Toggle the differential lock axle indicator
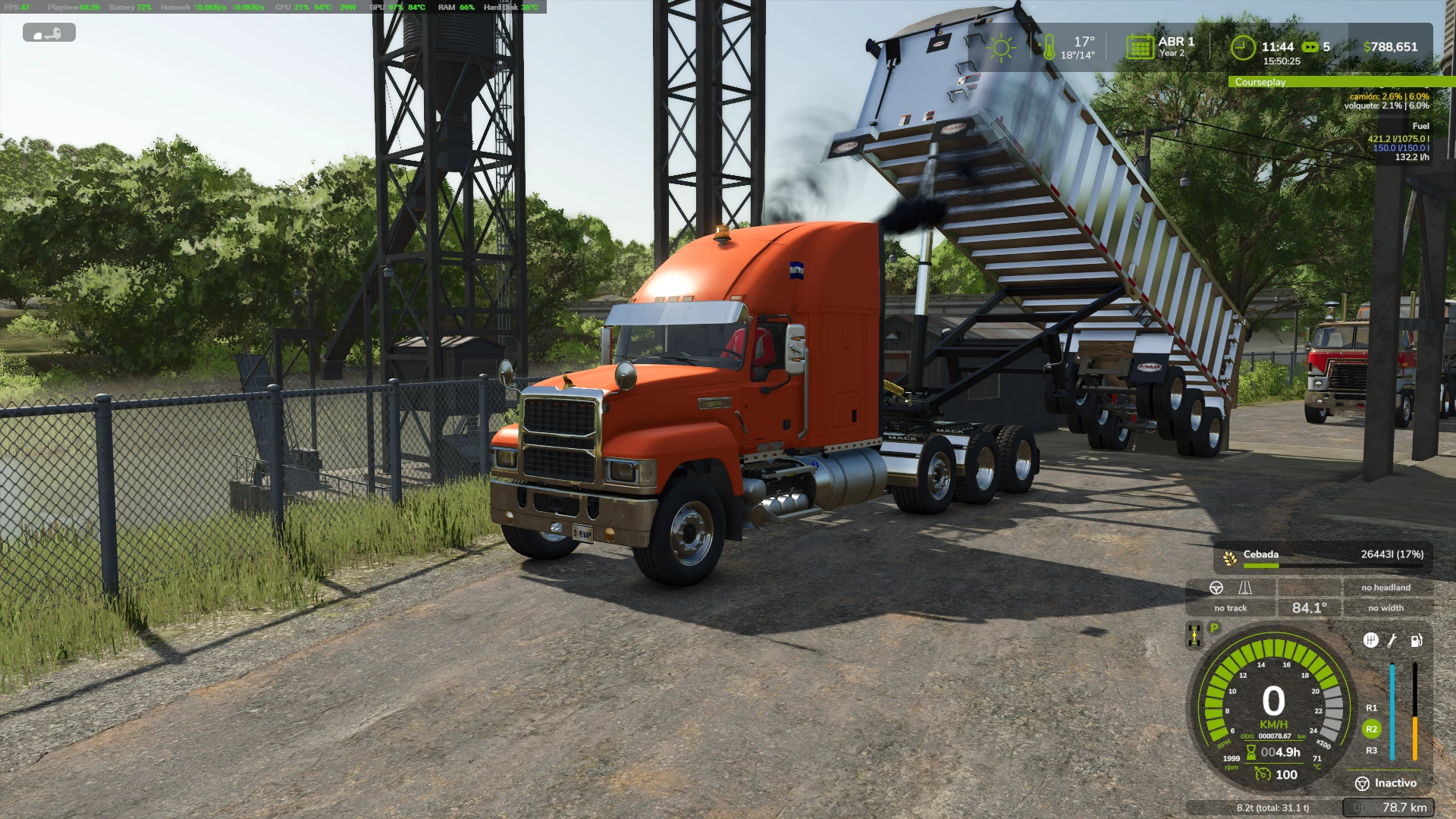This screenshot has width=1456, height=819. pos(1194,635)
